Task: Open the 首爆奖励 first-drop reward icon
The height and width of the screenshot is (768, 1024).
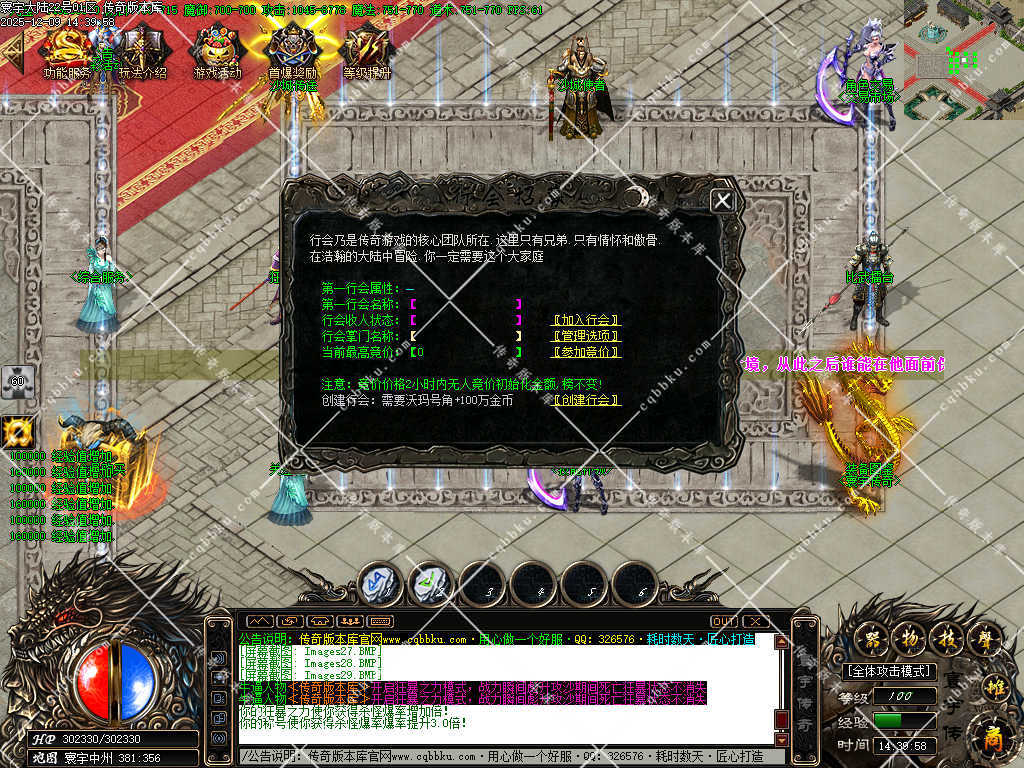Action: point(293,50)
